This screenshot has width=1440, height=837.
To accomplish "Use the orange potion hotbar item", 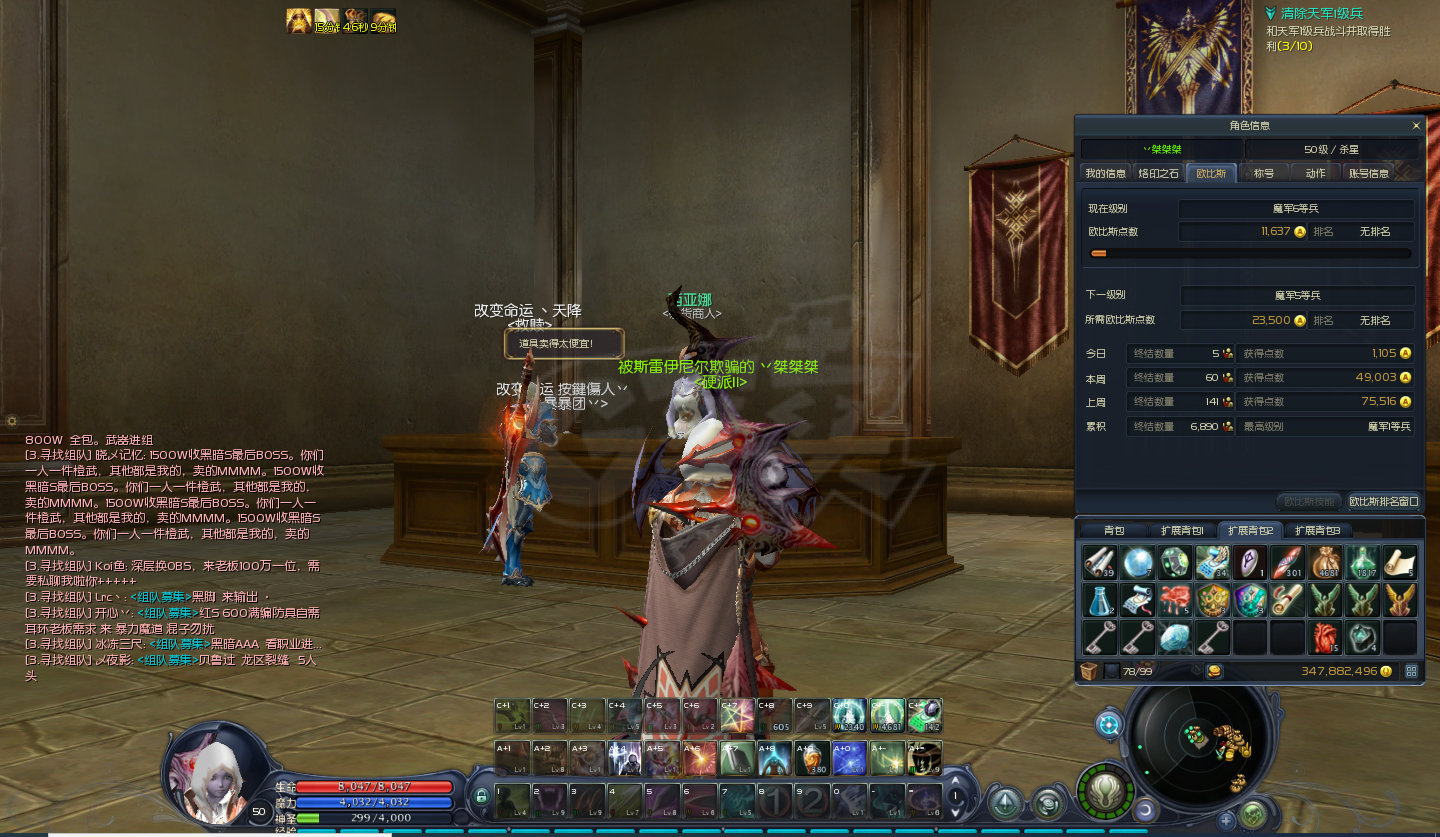I will click(811, 759).
